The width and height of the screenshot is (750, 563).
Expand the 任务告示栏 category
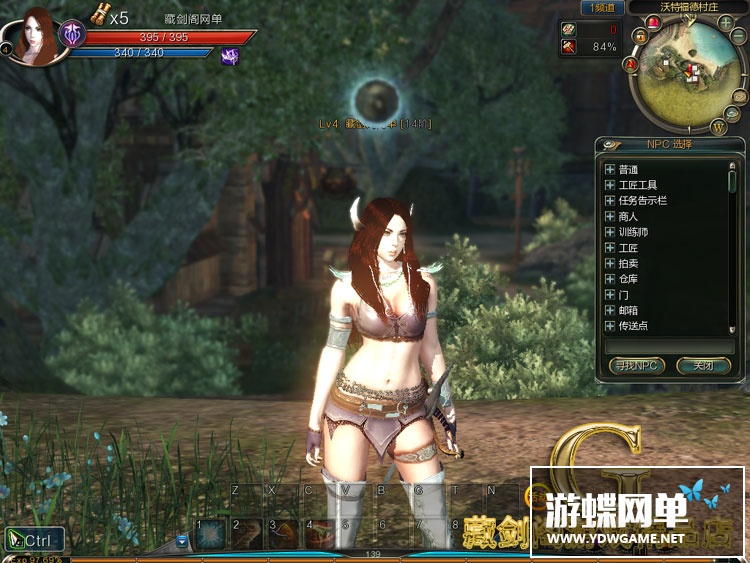pos(610,201)
